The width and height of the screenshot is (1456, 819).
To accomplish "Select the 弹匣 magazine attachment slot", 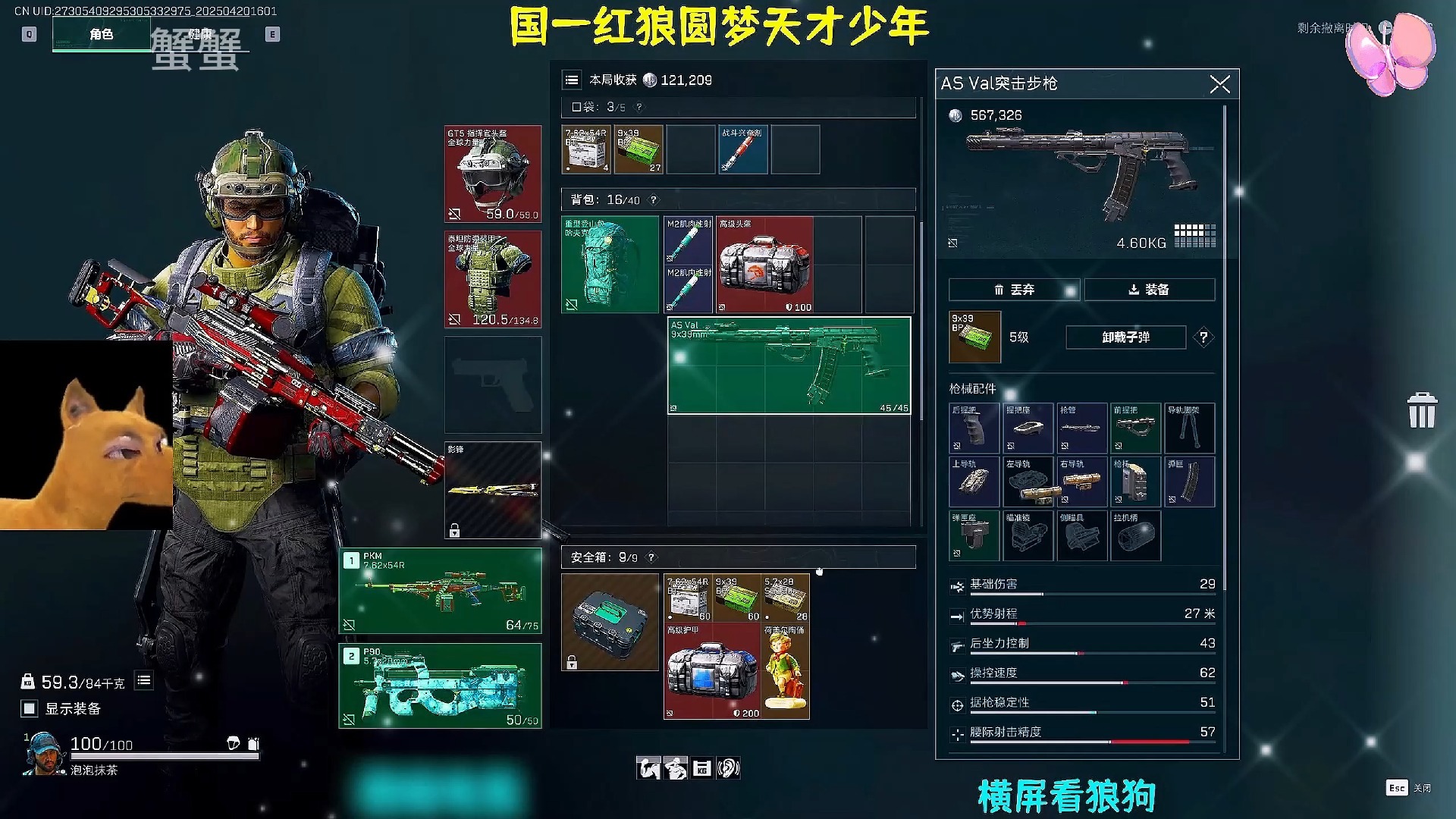I will (x=1189, y=482).
